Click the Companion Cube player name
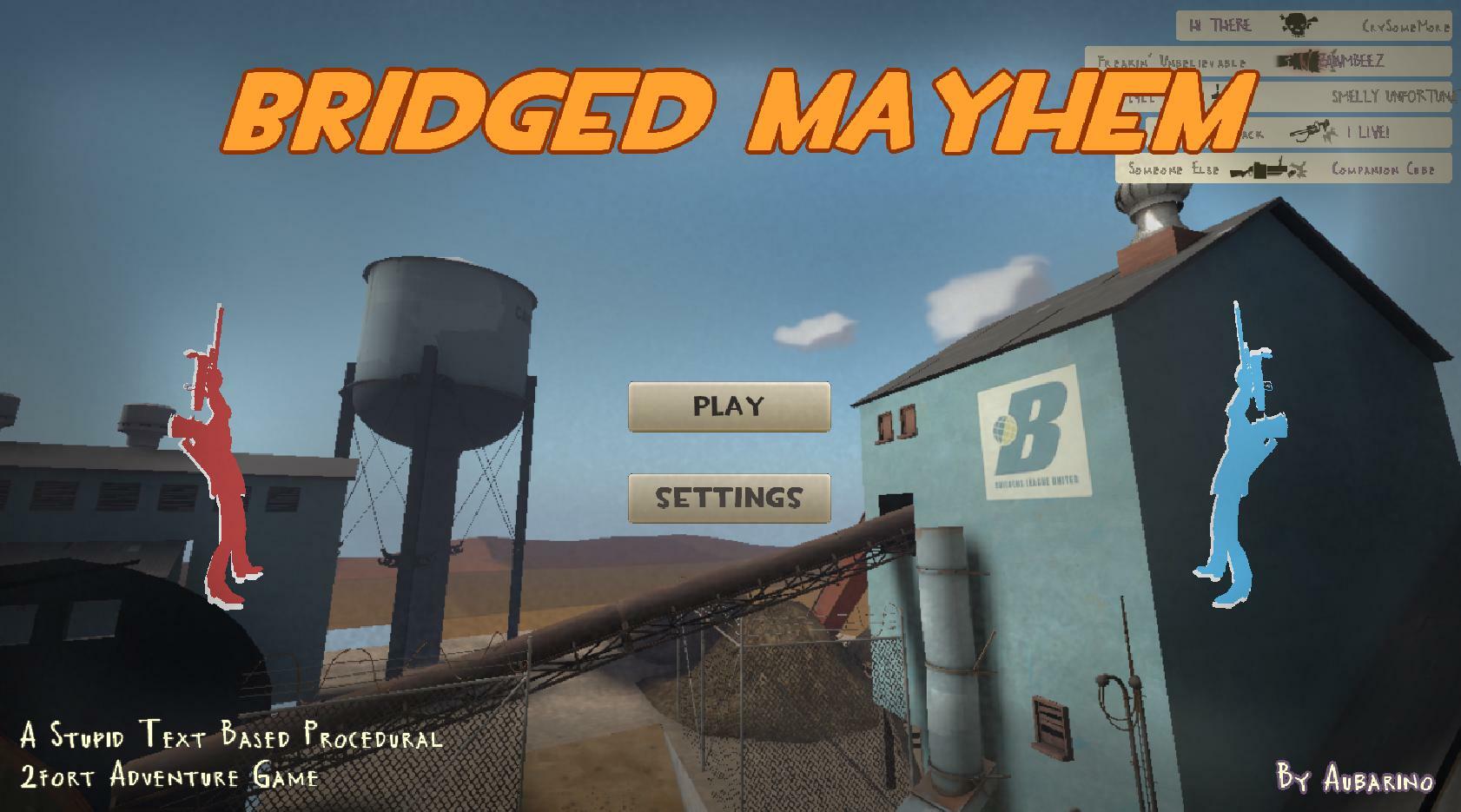The image size is (1461, 812). pos(1385,169)
